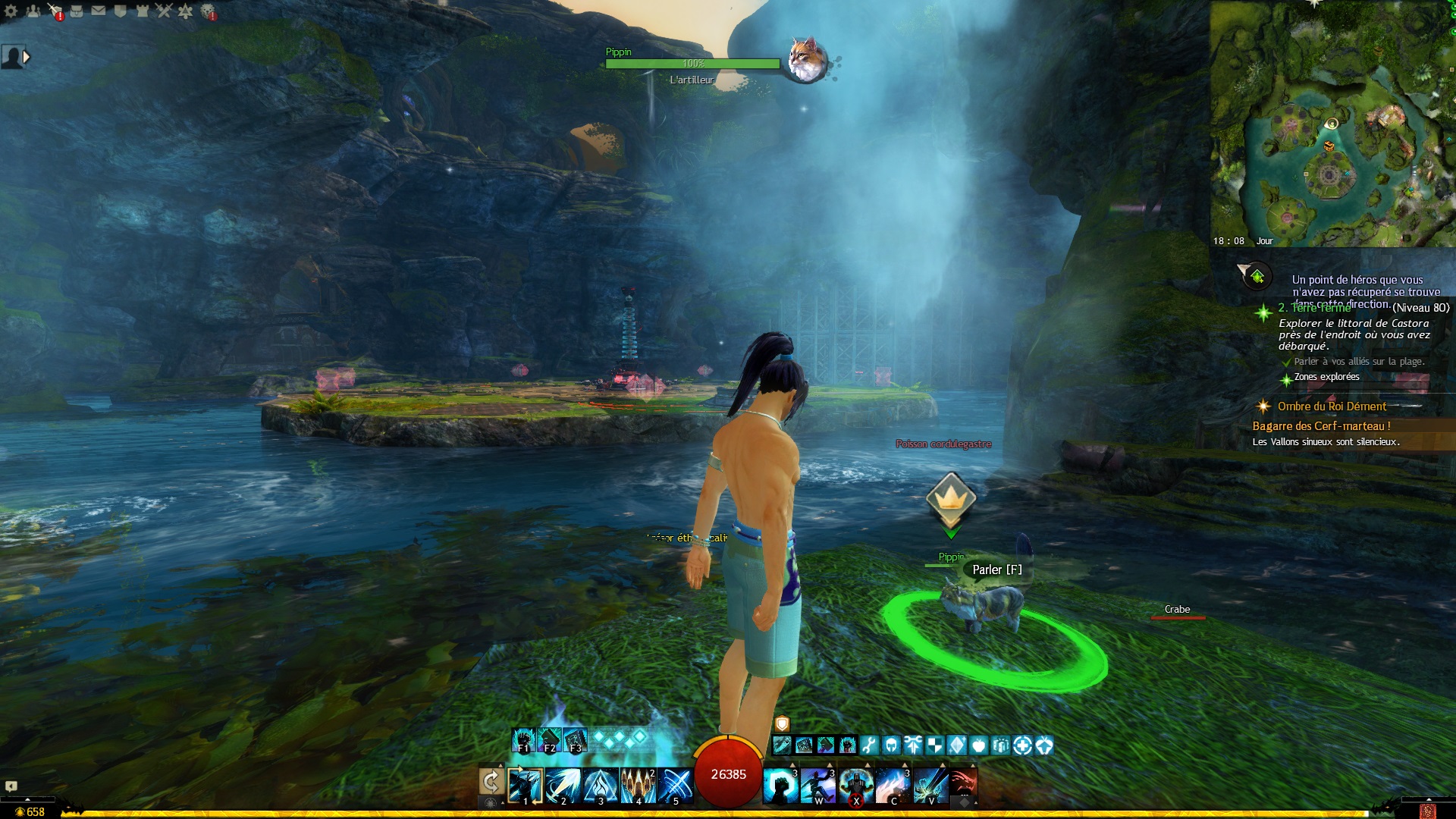Open the World vs World castle icon
The image size is (1456, 819).
click(x=142, y=11)
